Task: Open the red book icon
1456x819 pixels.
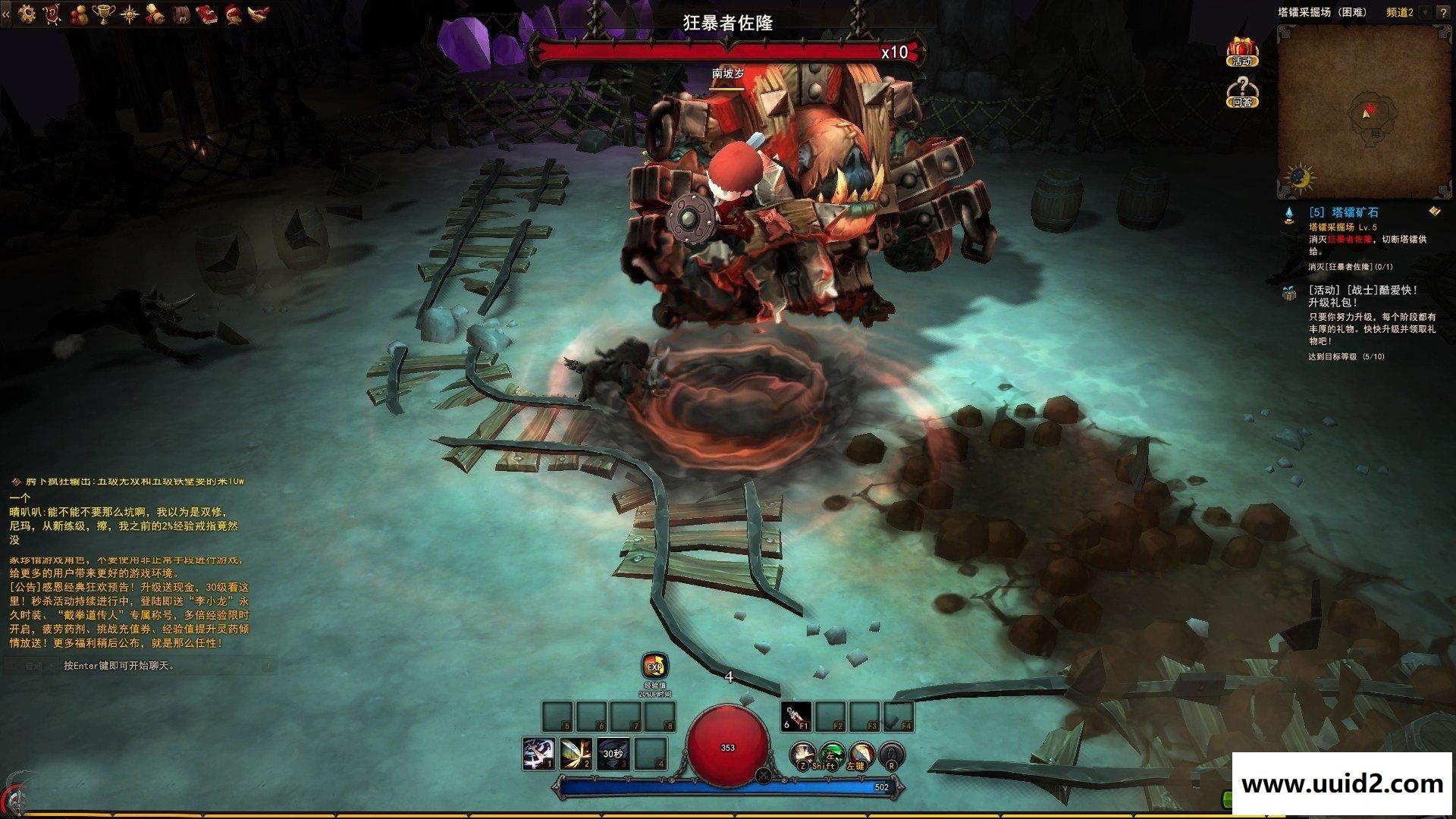Action: point(206,13)
